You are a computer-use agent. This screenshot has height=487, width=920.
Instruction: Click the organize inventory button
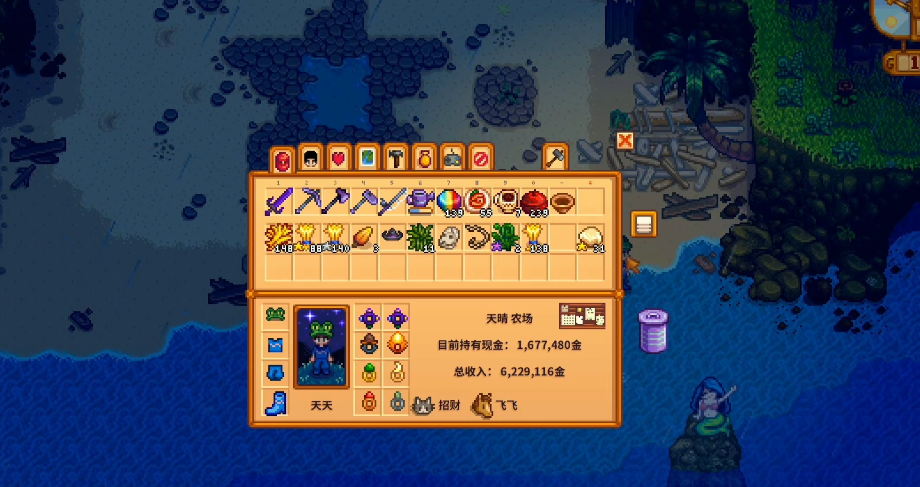click(x=643, y=224)
